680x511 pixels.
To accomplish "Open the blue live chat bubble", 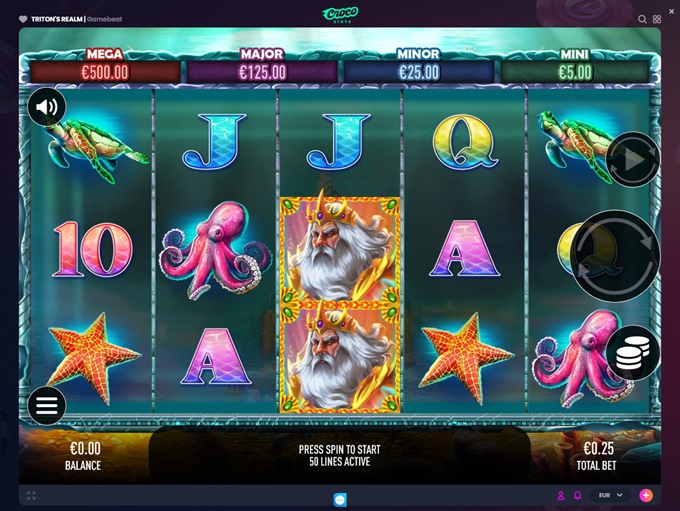I will [340, 498].
